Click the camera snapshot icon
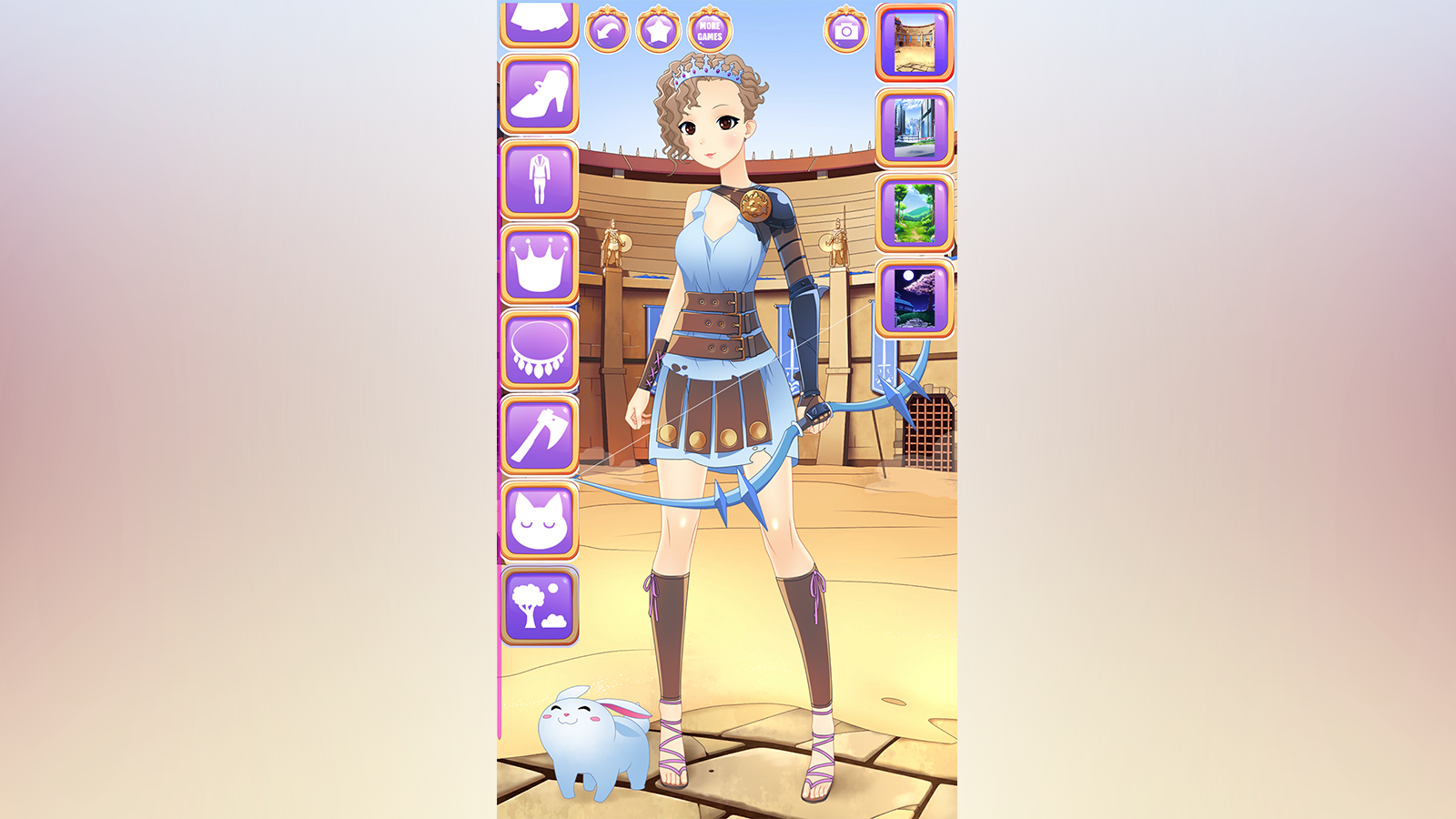Screen dimensions: 1456x819 point(844,28)
